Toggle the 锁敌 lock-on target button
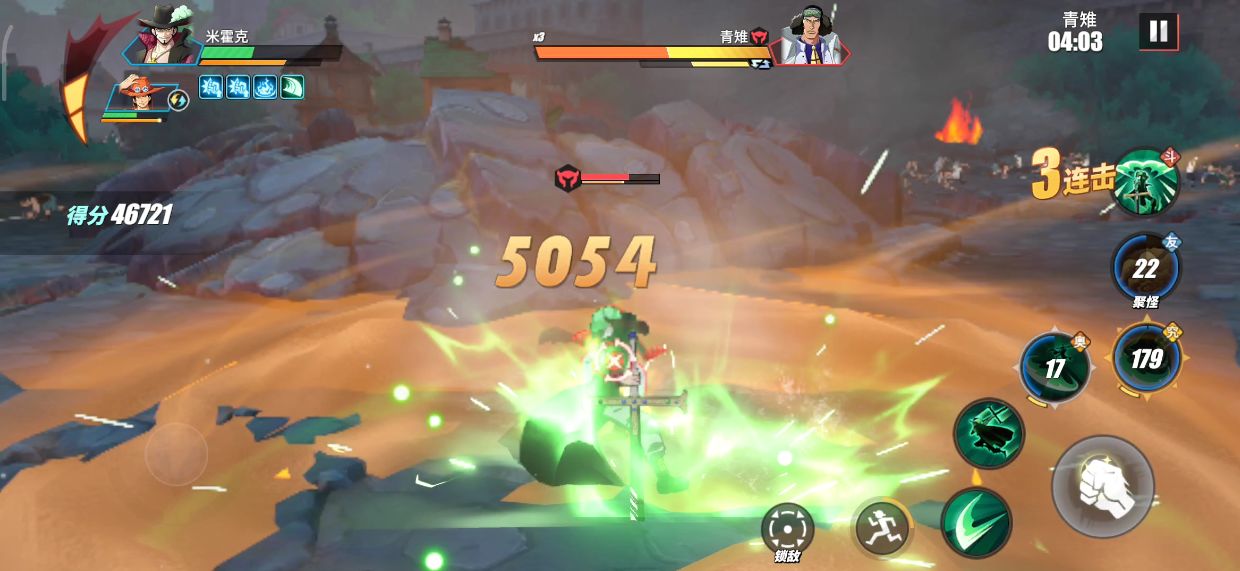 [x=787, y=528]
